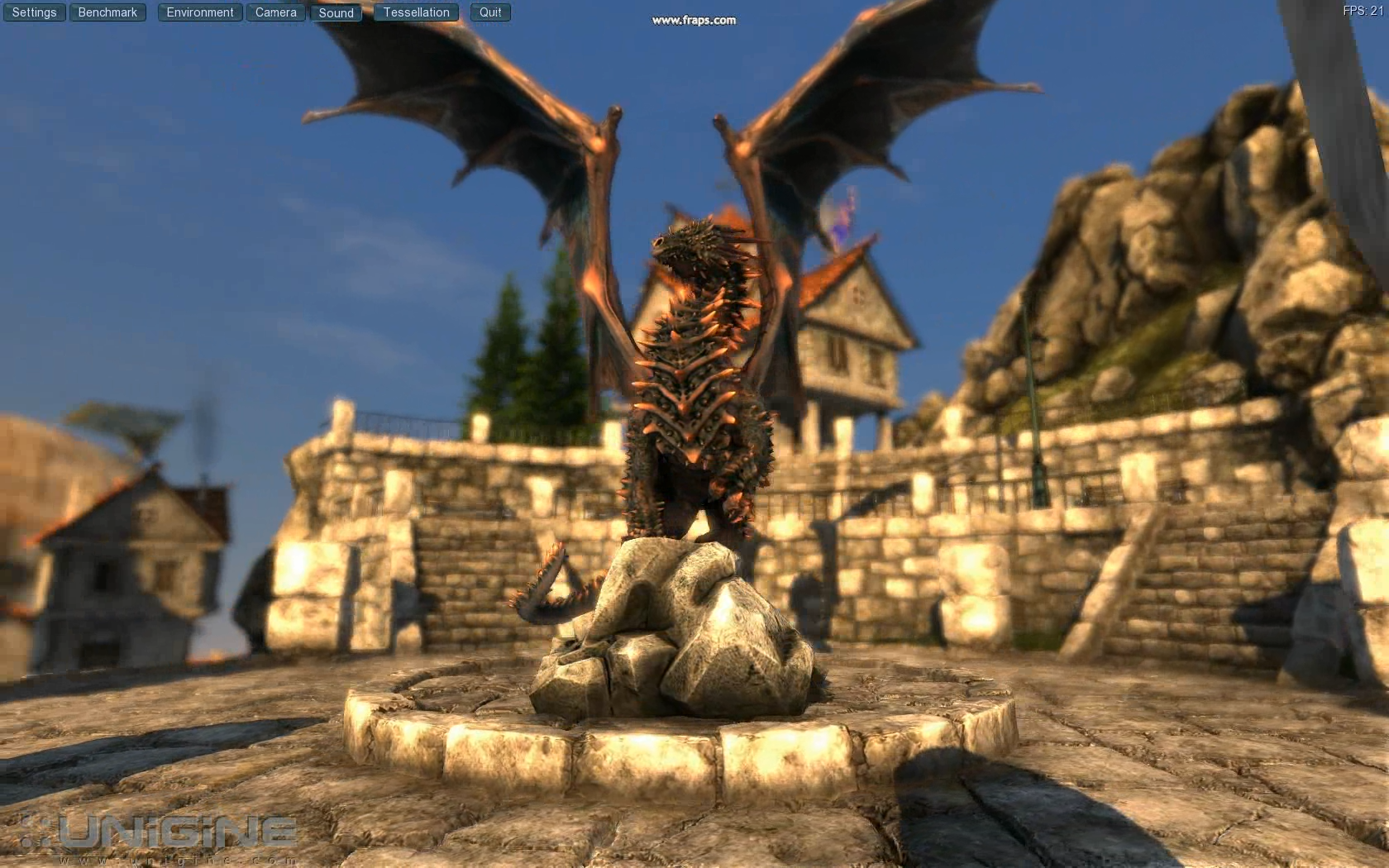
Task: Start the Benchmark run
Action: click(x=107, y=12)
